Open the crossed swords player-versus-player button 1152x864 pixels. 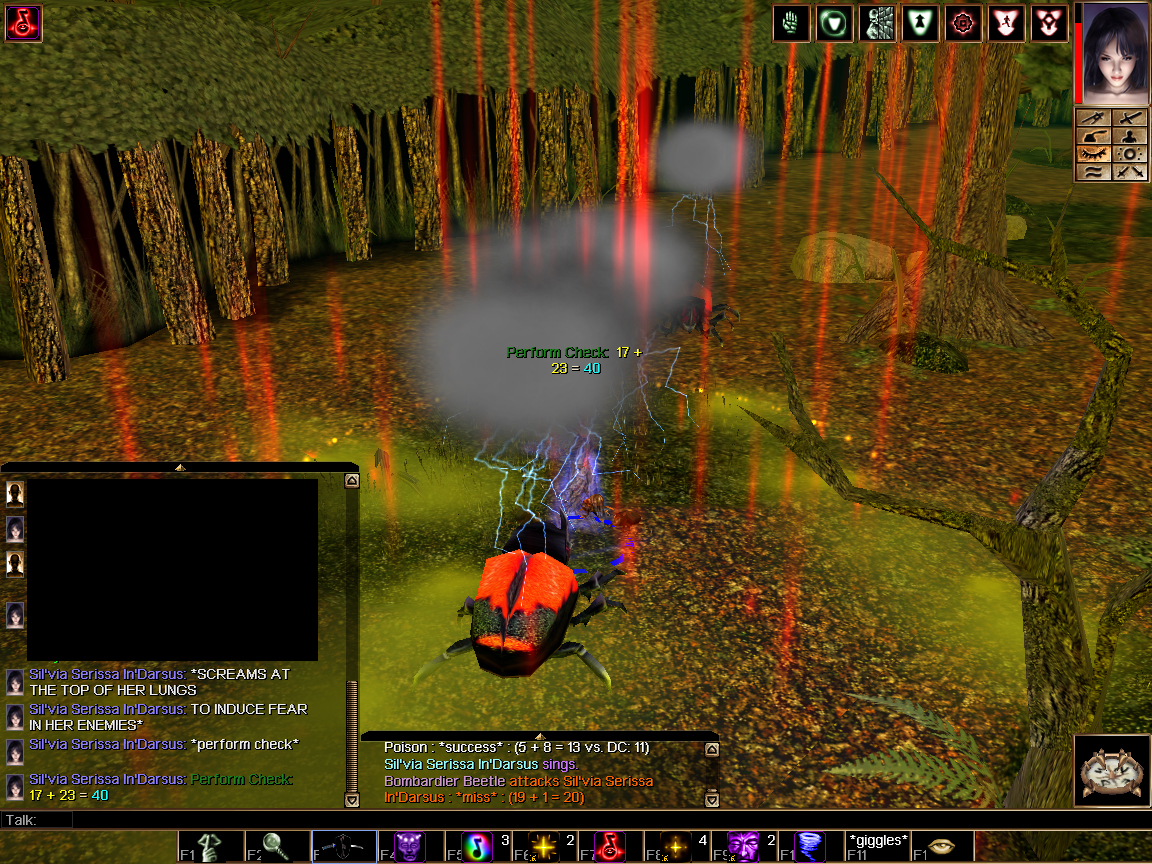pyautogui.click(x=1129, y=172)
